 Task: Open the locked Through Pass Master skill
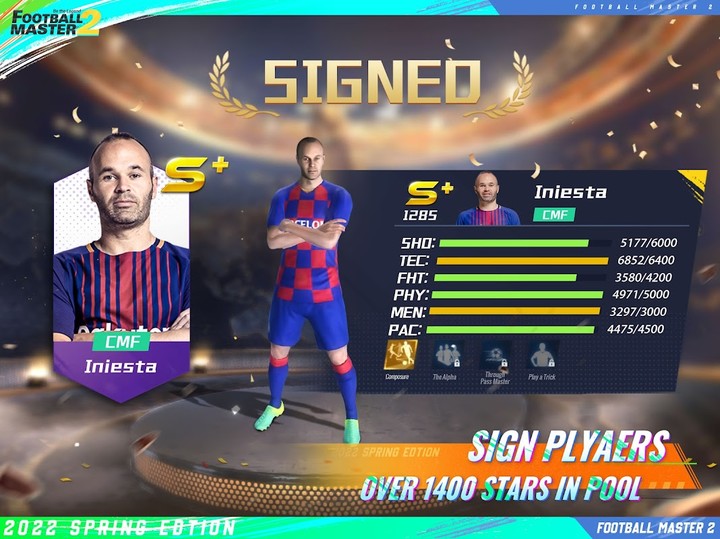pos(496,354)
